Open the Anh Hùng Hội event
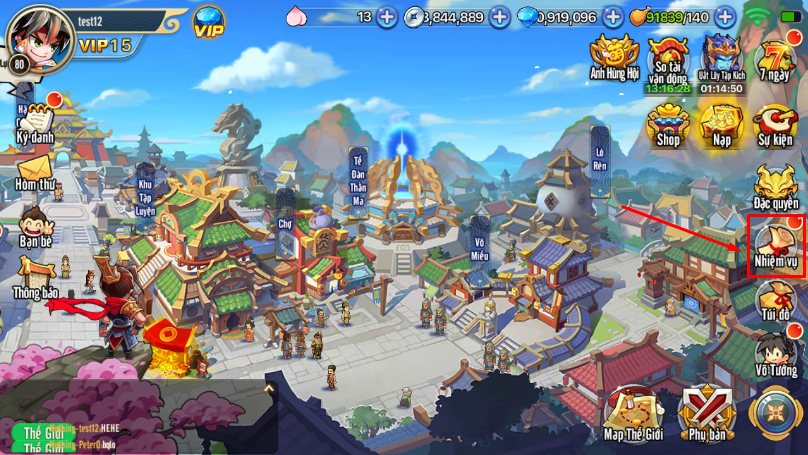The image size is (808, 455). [613, 57]
